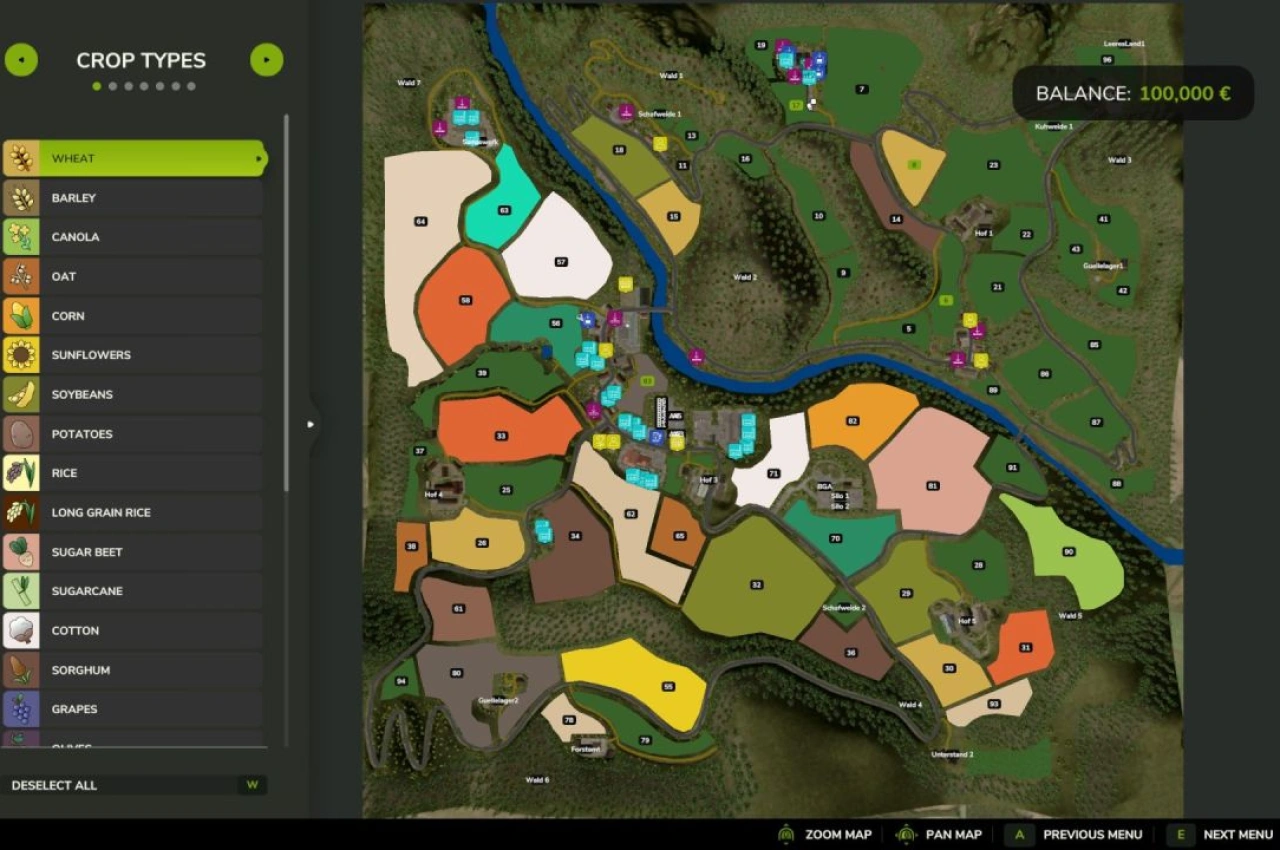Screen dimensions: 1280x850
Task: Click the right arrow next to CROP TYPES
Action: click(266, 60)
